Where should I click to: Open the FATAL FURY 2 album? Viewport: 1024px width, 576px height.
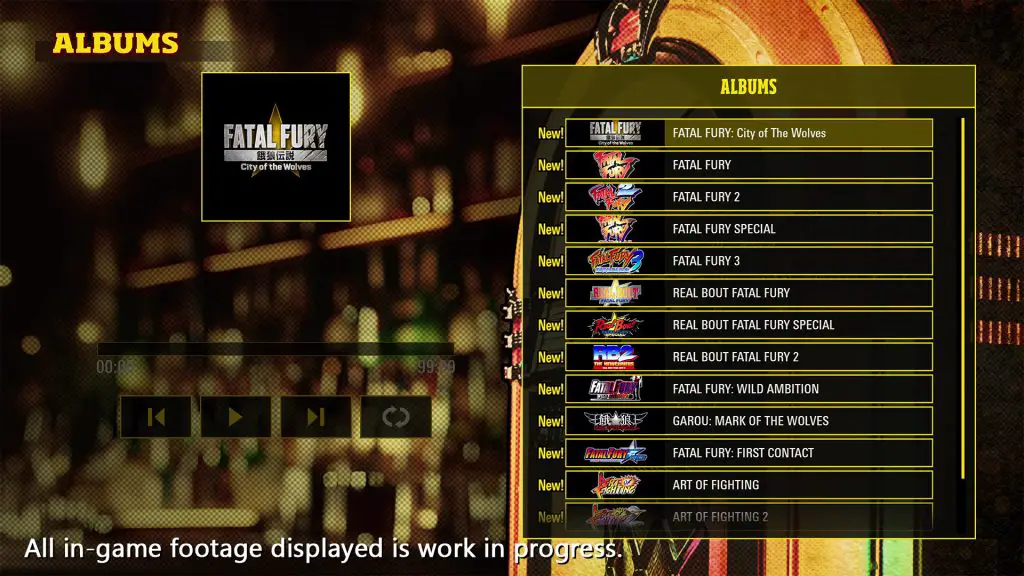pyautogui.click(x=748, y=197)
